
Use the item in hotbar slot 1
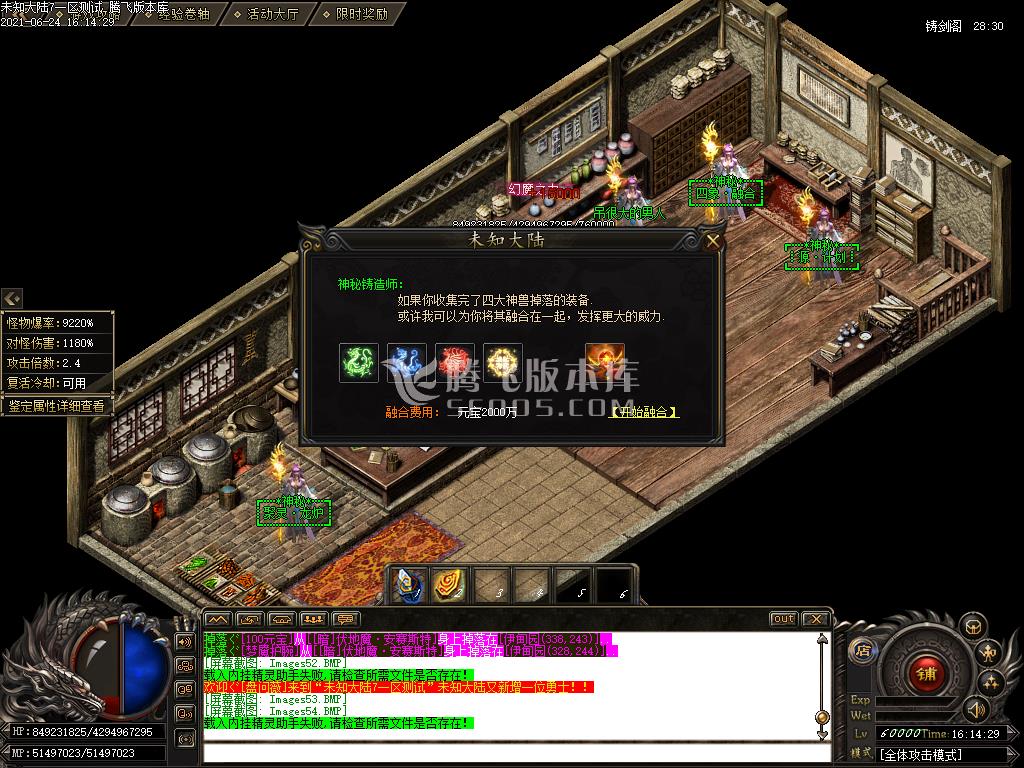[x=408, y=586]
